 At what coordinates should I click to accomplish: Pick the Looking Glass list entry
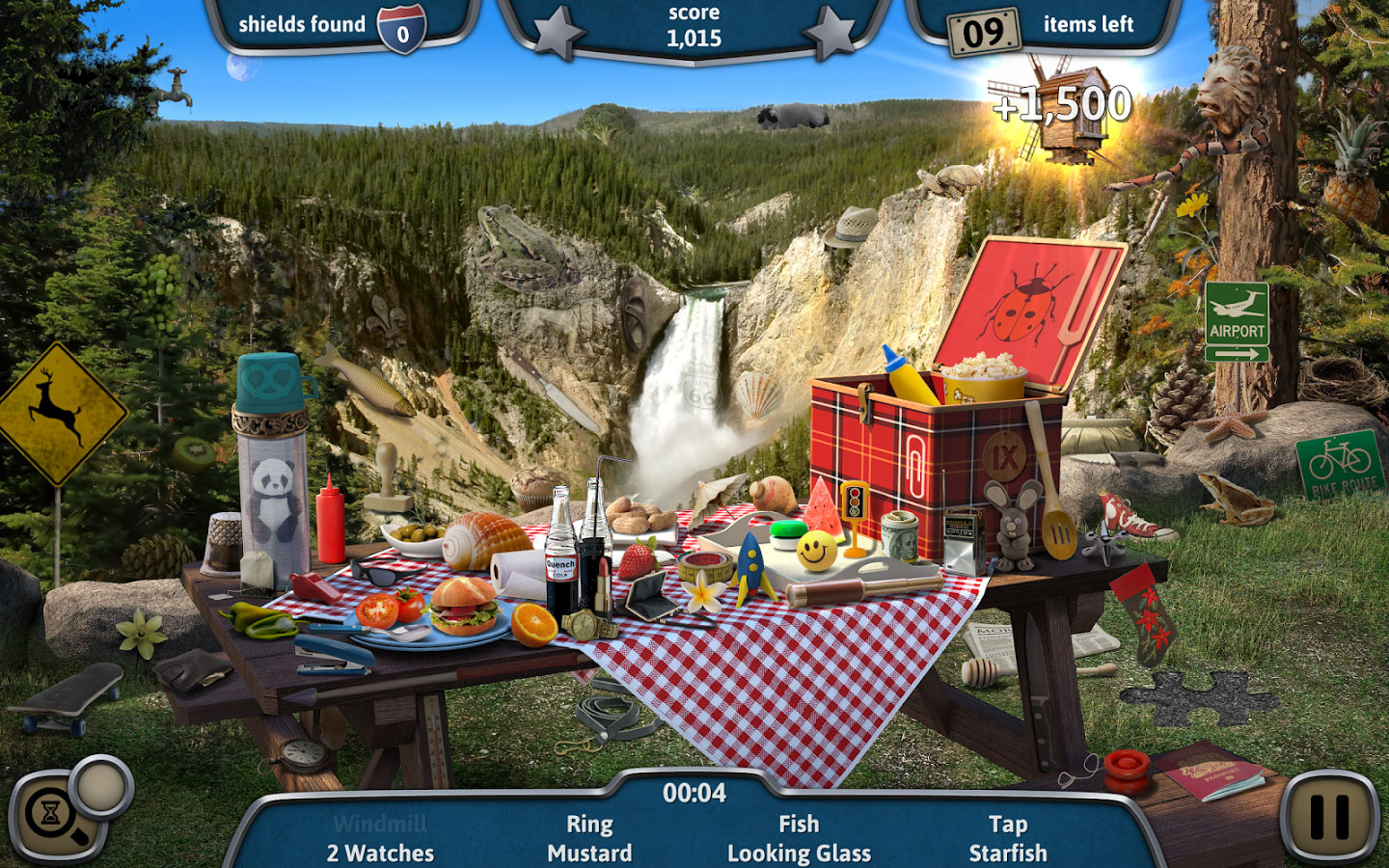[799, 854]
